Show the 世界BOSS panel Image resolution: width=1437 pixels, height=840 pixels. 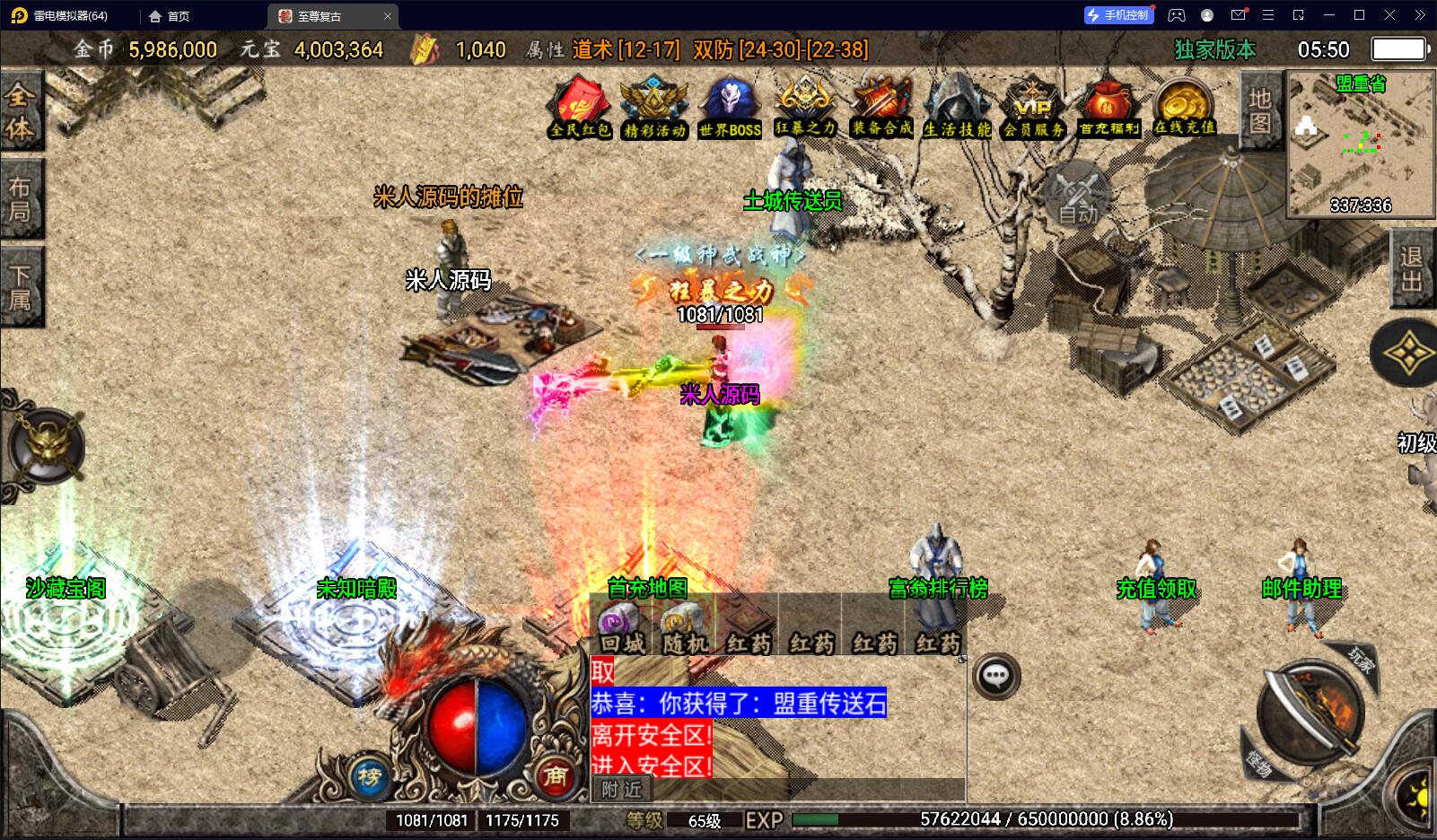pos(730,108)
